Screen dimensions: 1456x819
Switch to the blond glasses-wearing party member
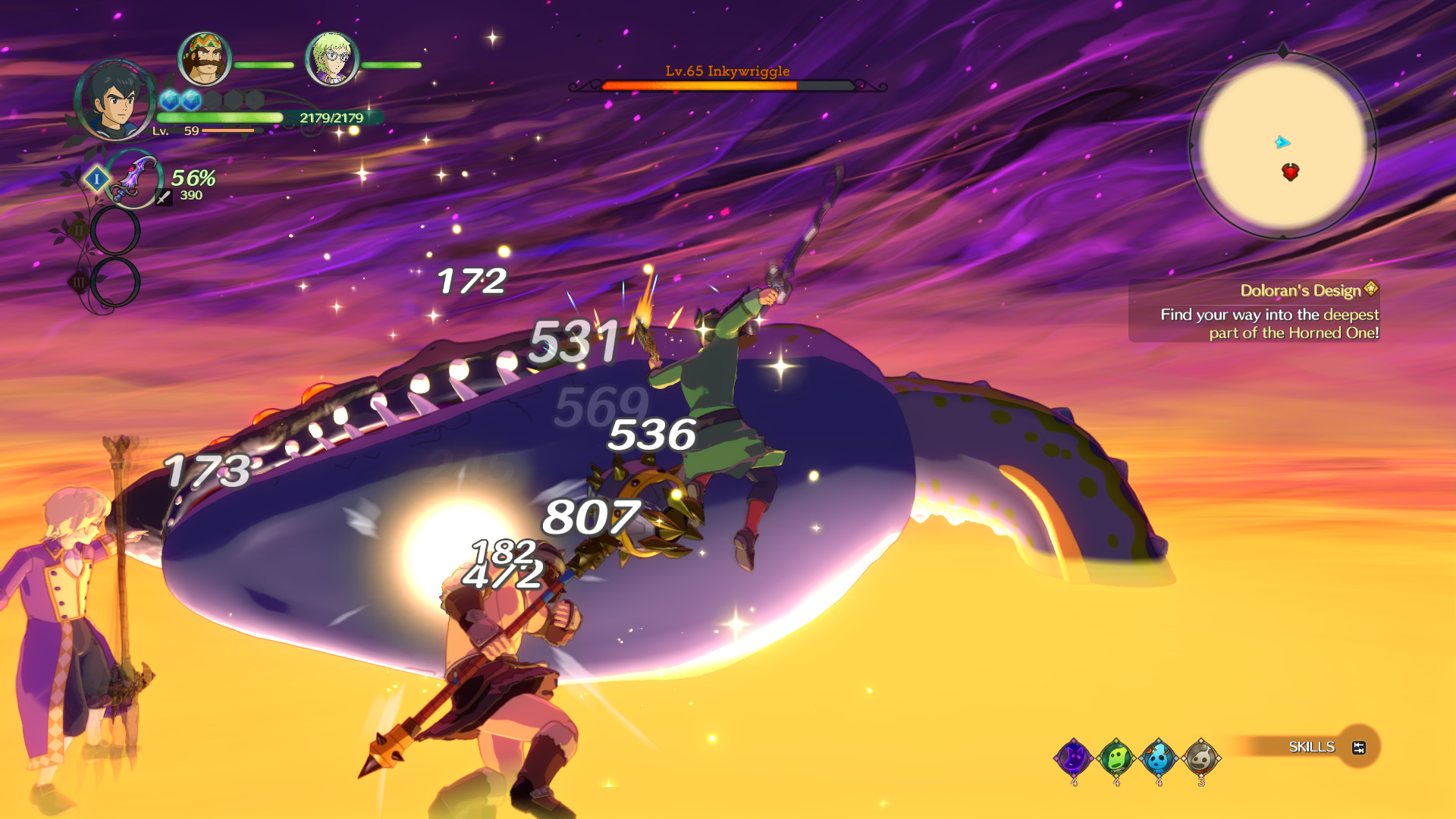click(x=331, y=58)
